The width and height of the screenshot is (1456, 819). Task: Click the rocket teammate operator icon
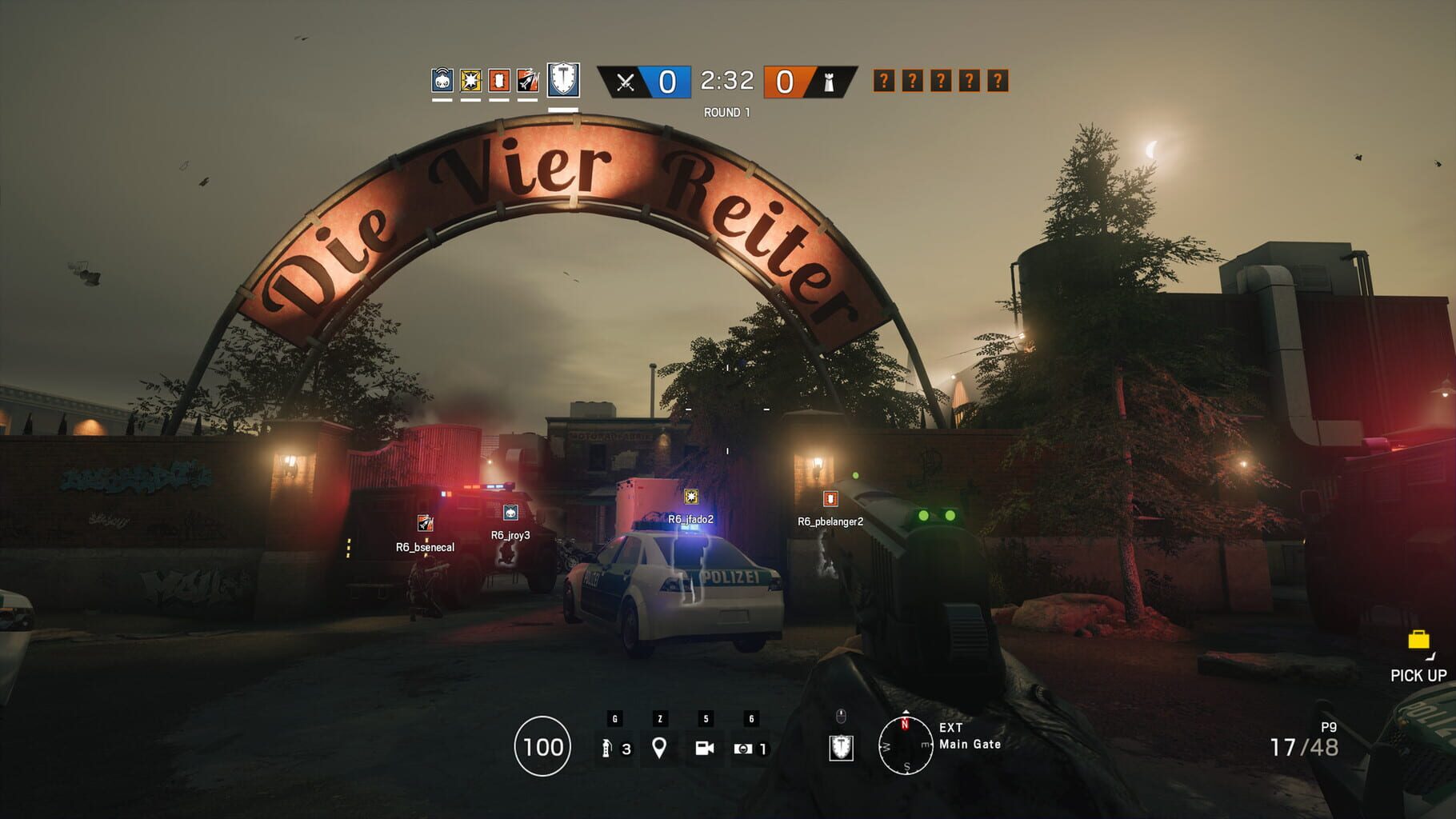pyautogui.click(x=528, y=81)
